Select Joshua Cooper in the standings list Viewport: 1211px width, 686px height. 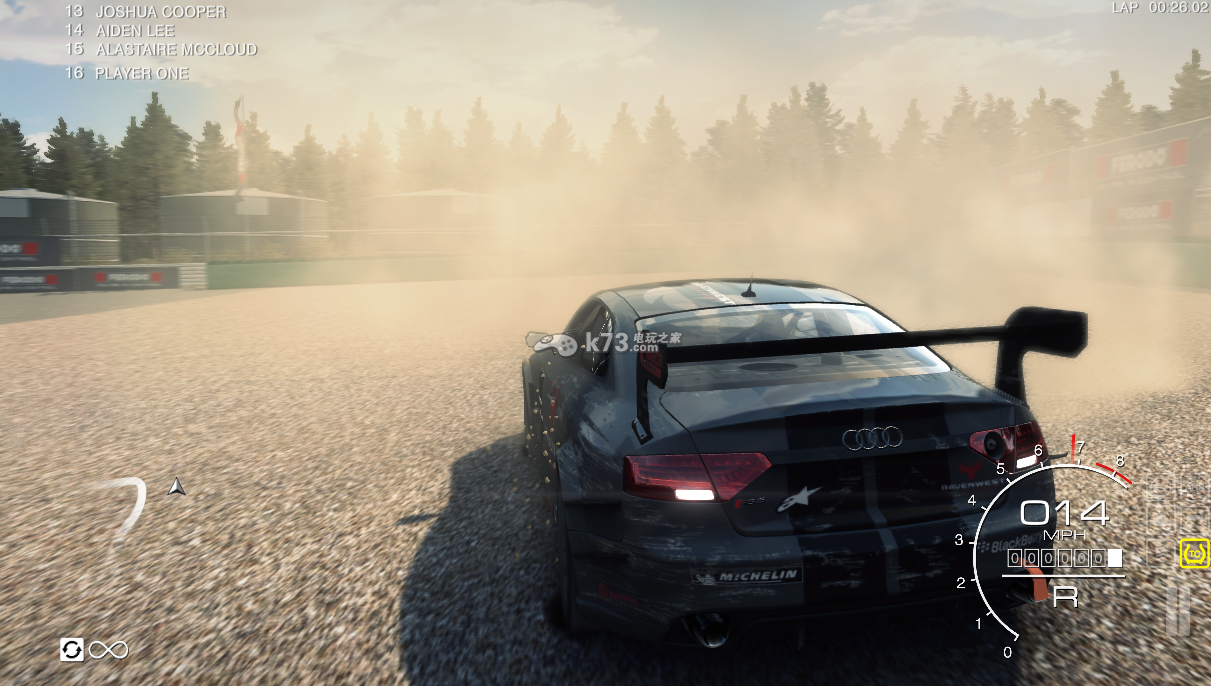[160, 12]
